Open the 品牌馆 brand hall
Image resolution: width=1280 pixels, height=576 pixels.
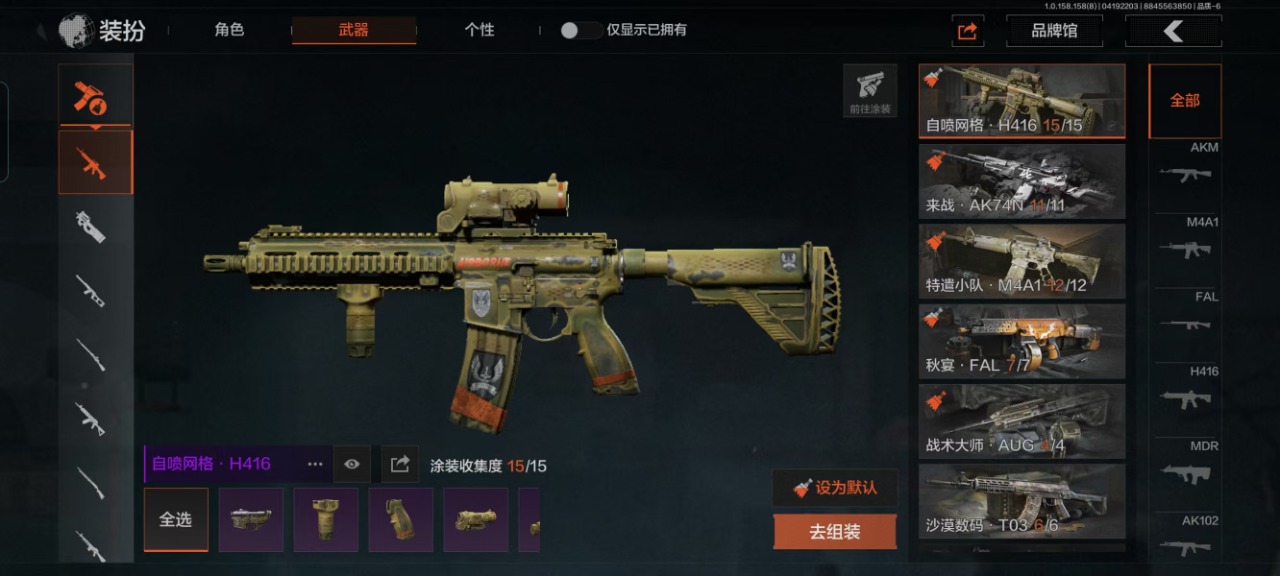click(1054, 31)
